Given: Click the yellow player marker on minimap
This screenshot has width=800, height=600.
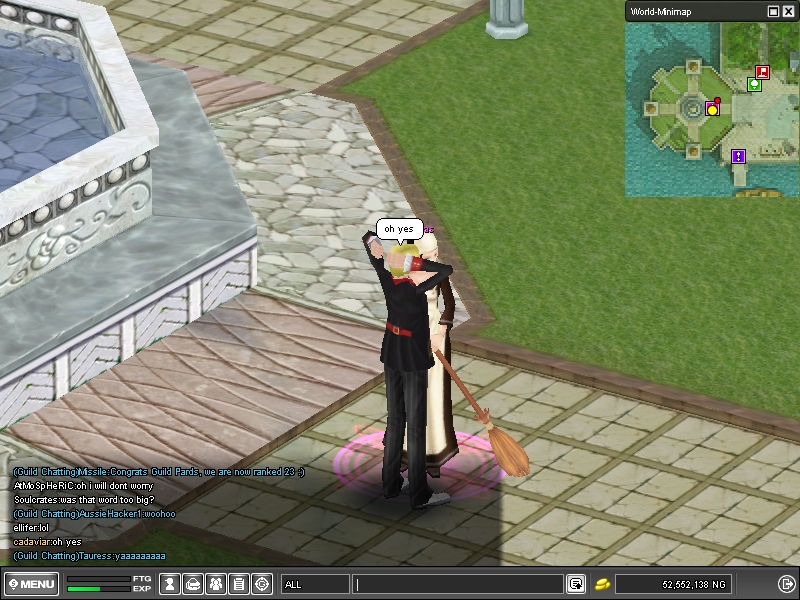Looking at the screenshot, I should pyautogui.click(x=713, y=109).
